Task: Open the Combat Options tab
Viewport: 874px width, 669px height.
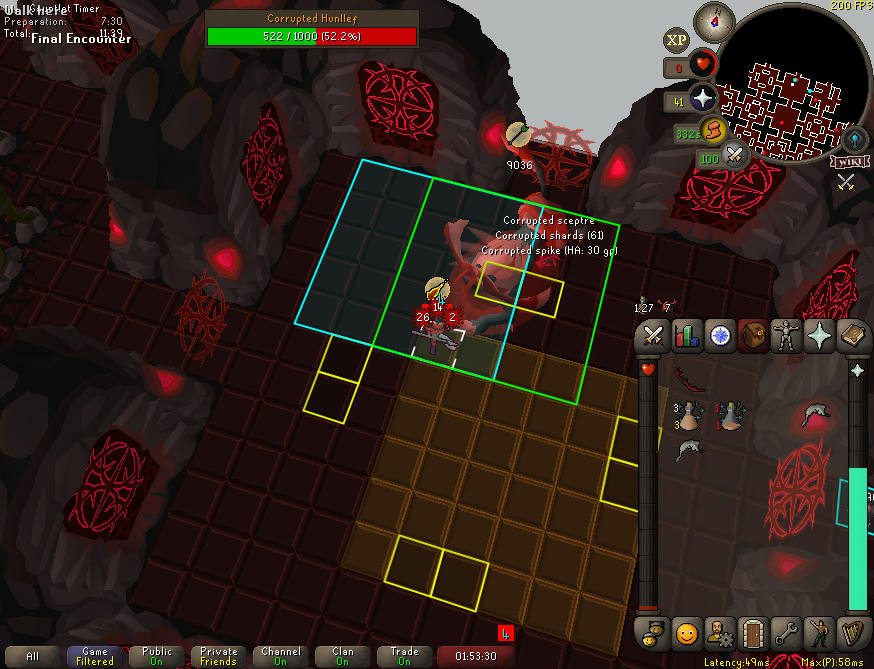Action: click(x=653, y=336)
